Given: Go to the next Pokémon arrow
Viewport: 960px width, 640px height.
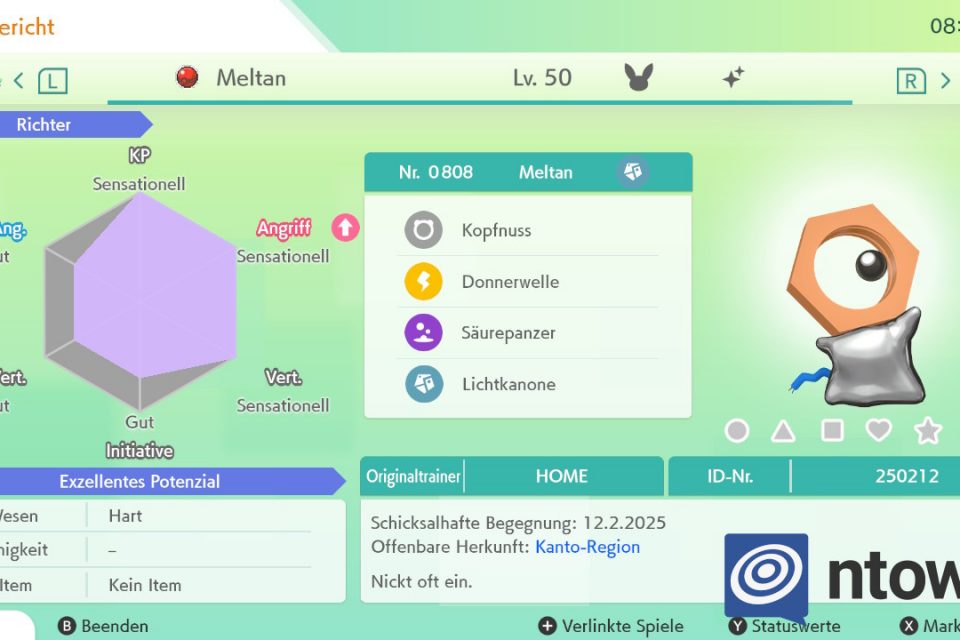Looking at the screenshot, I should [x=945, y=80].
